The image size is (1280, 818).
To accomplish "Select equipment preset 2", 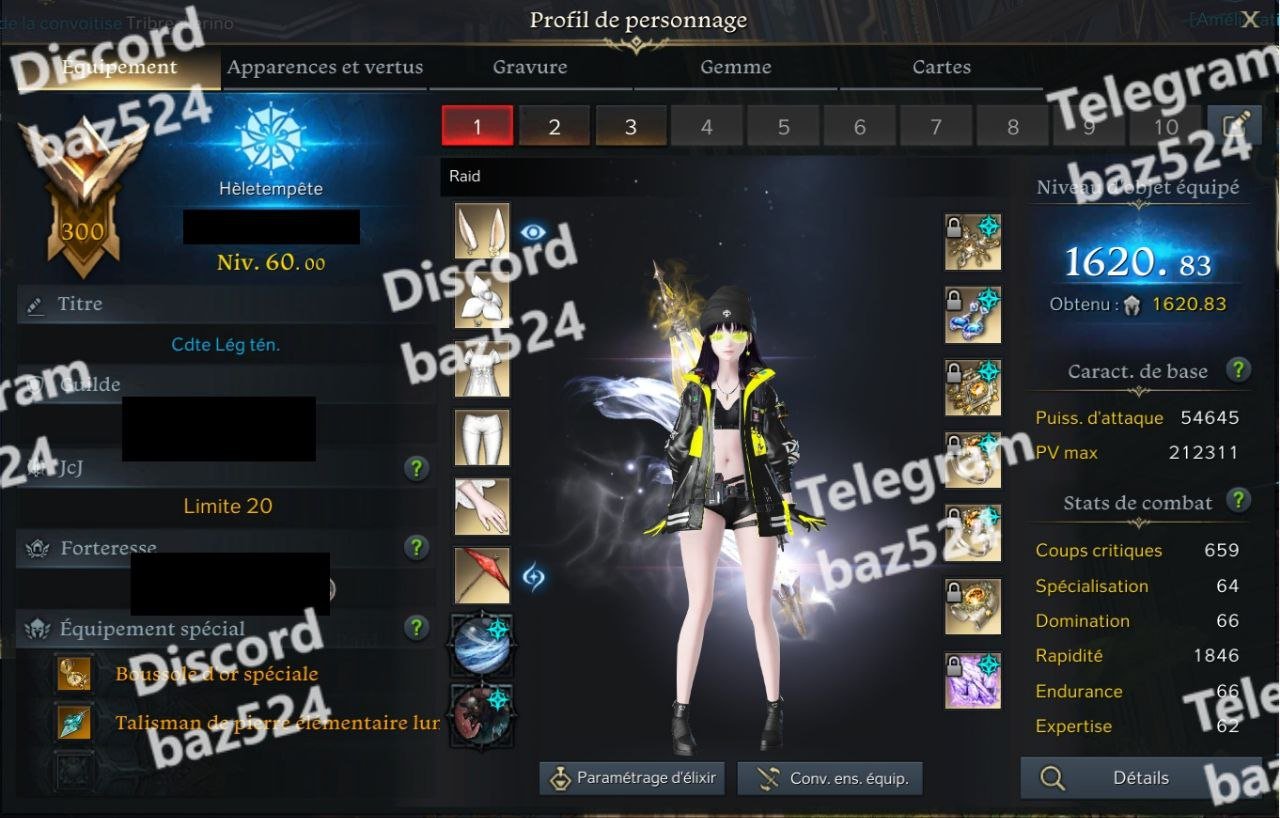I will 554,127.
